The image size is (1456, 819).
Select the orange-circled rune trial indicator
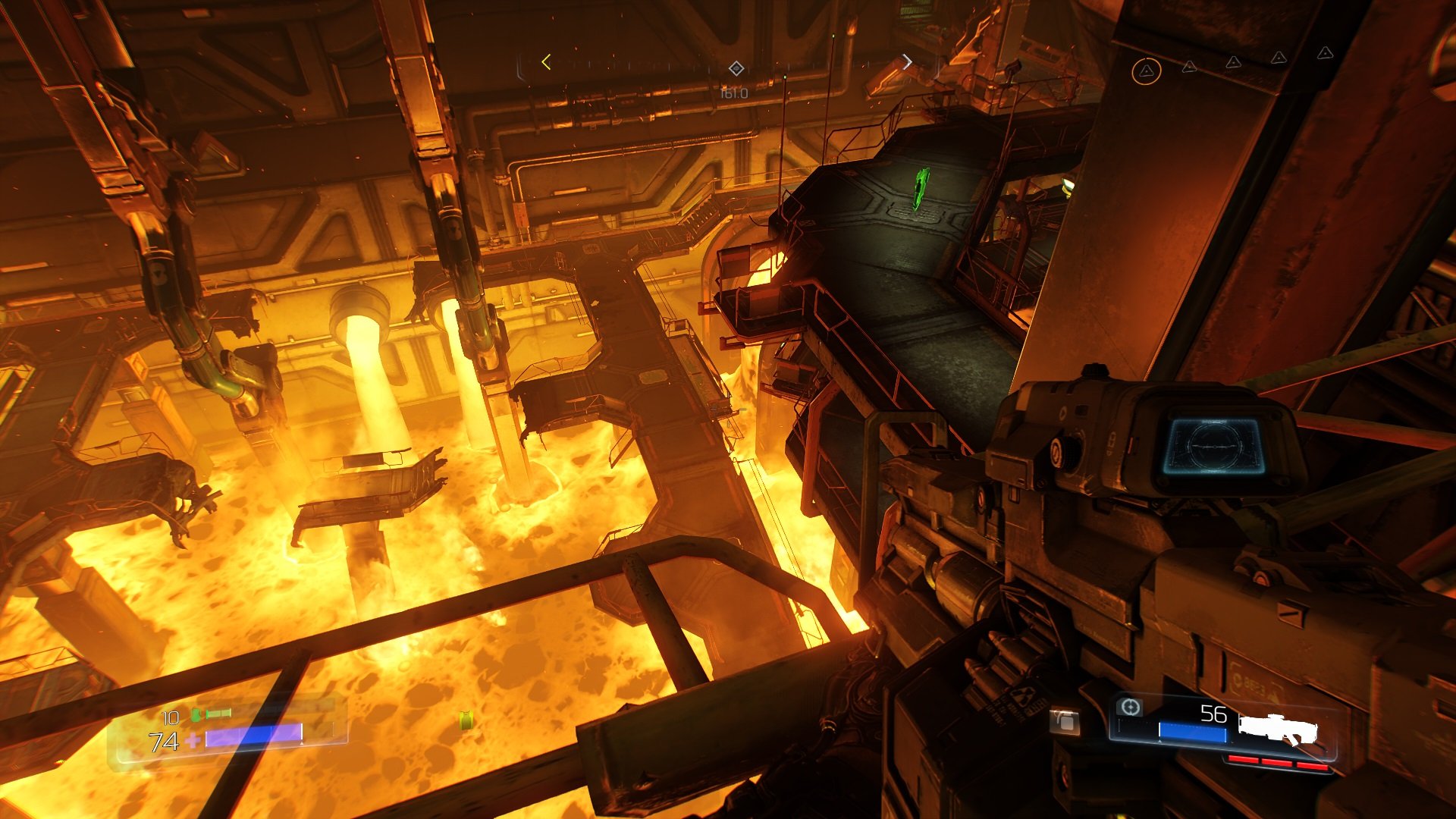click(x=1146, y=71)
